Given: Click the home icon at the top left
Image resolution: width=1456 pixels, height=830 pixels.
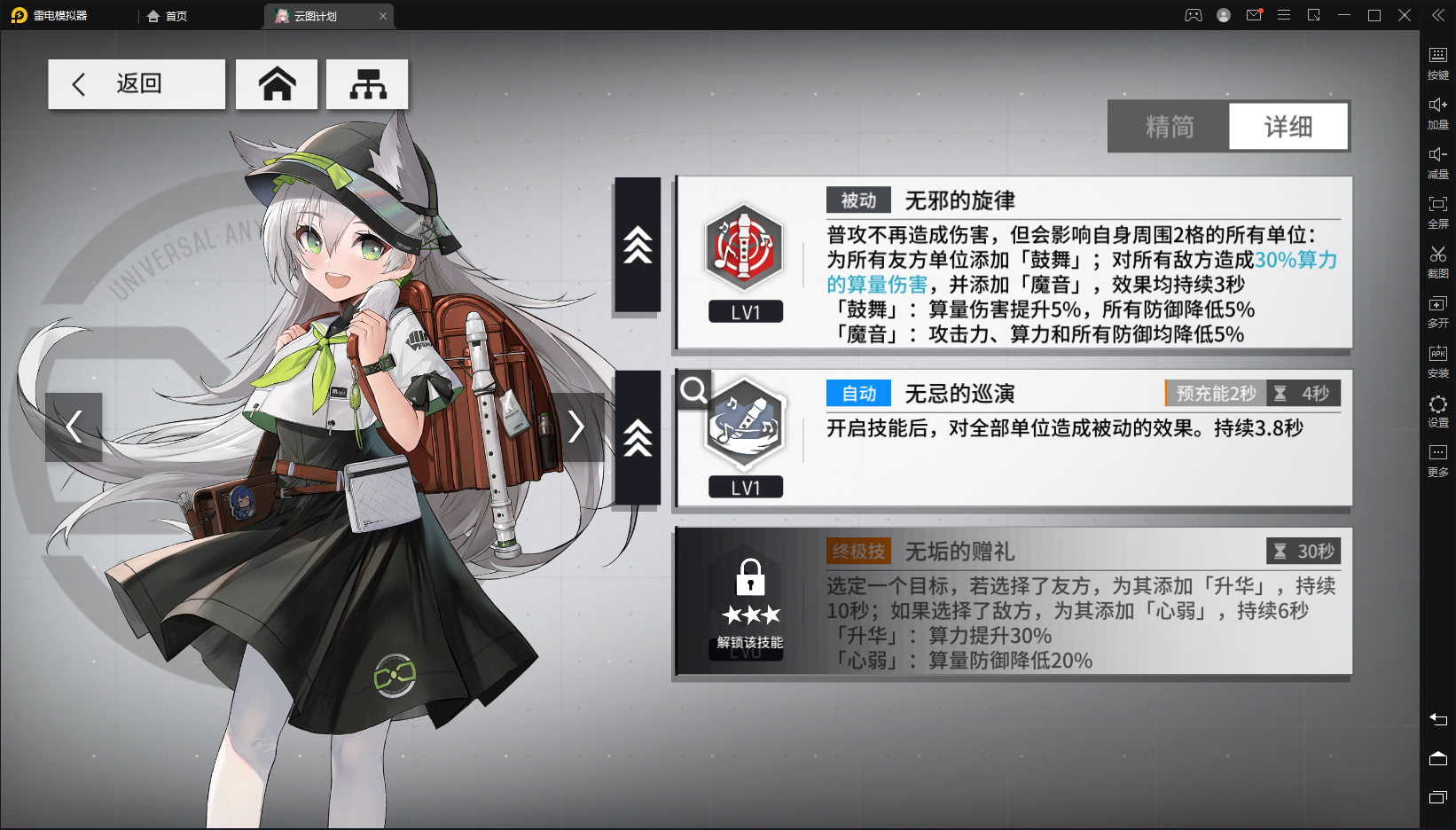Looking at the screenshot, I should 277,83.
